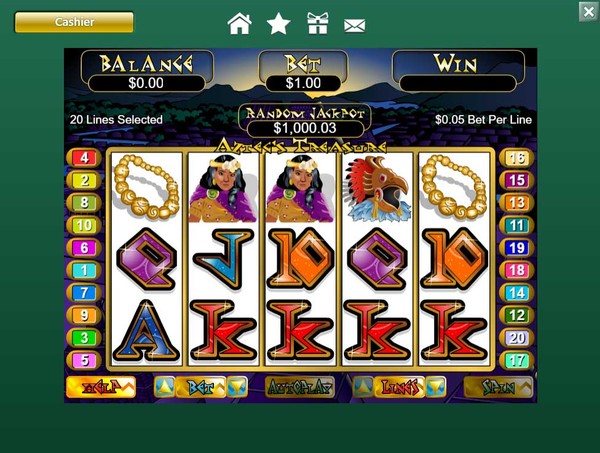The width and height of the screenshot is (600, 453).
Task: Open the Cashier
Action: coord(74,22)
